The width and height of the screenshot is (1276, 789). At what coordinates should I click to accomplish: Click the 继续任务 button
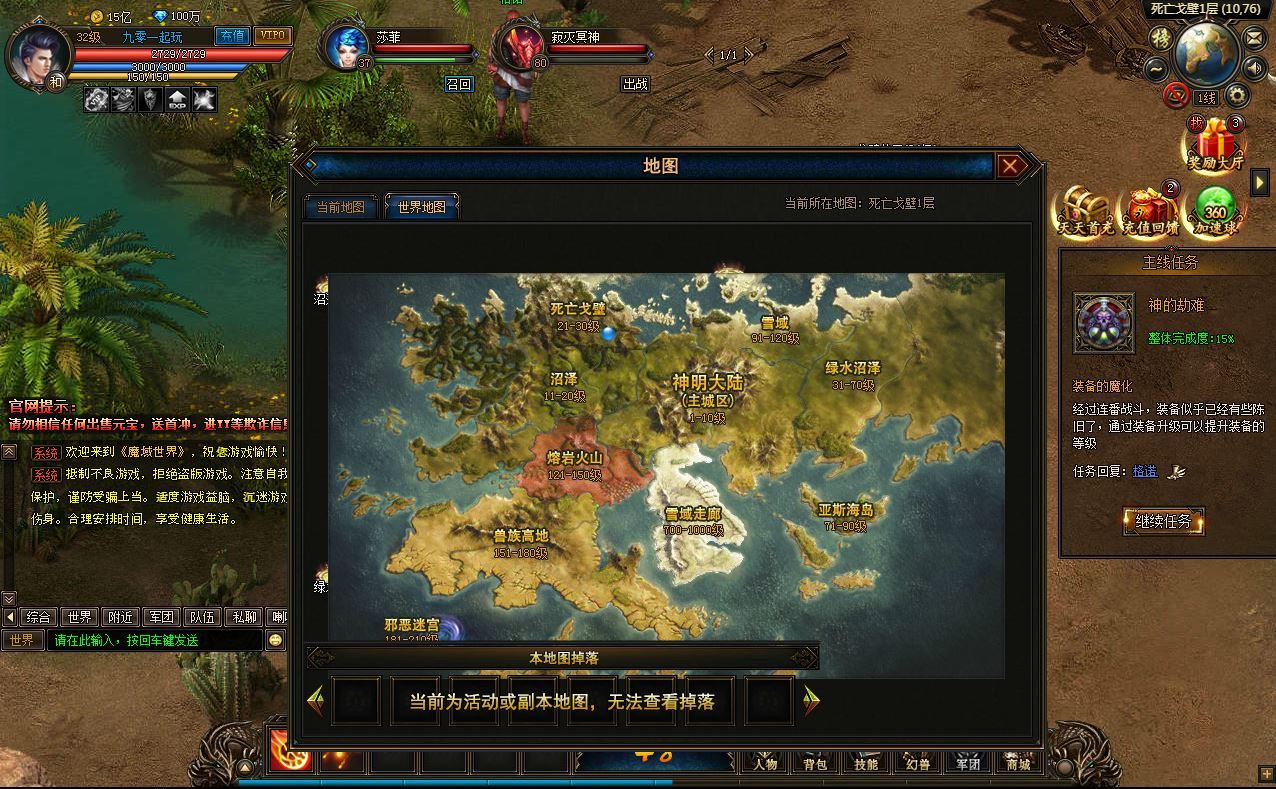coord(1163,521)
